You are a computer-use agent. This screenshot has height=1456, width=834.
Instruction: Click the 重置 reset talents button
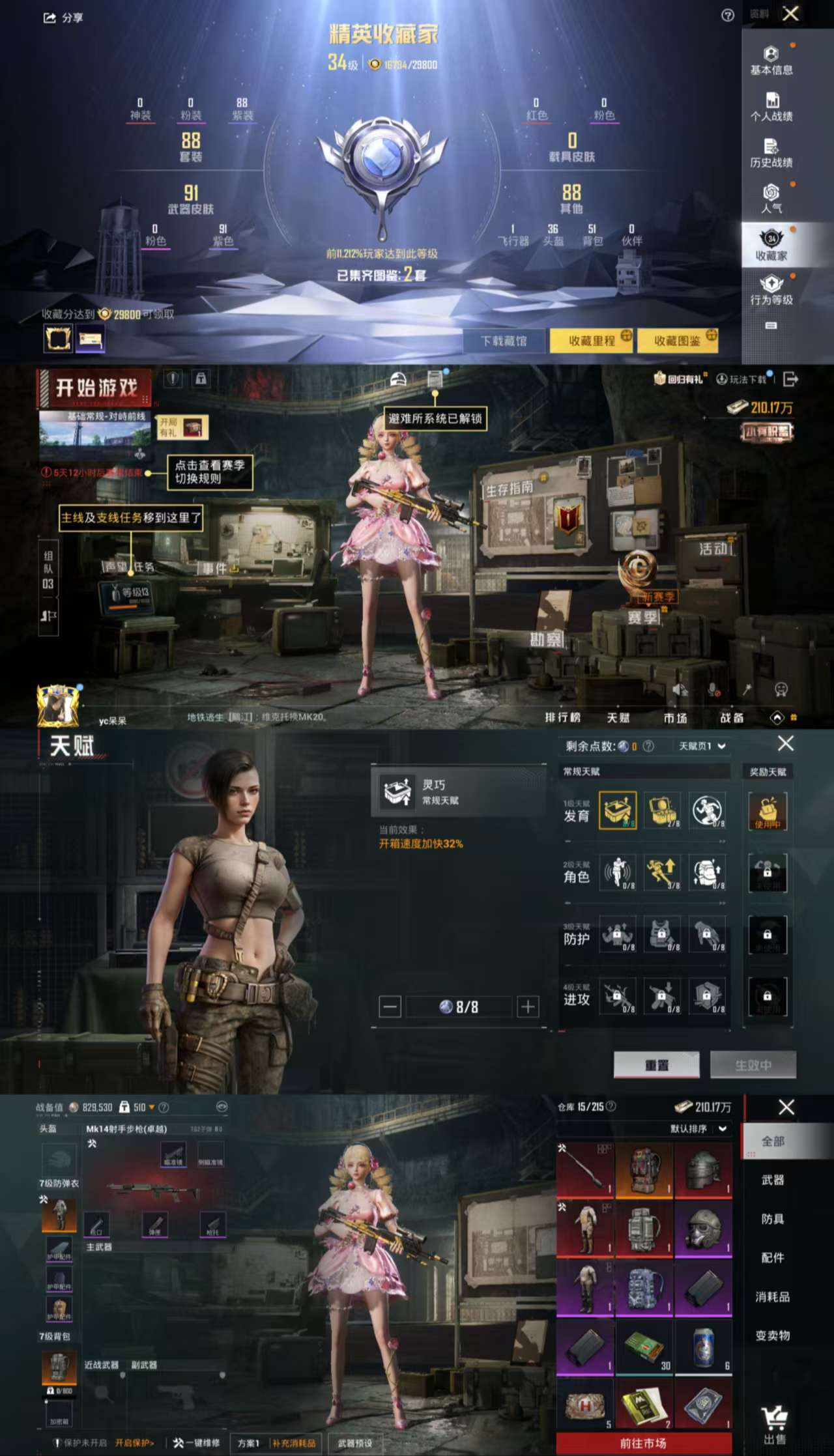tap(657, 1064)
